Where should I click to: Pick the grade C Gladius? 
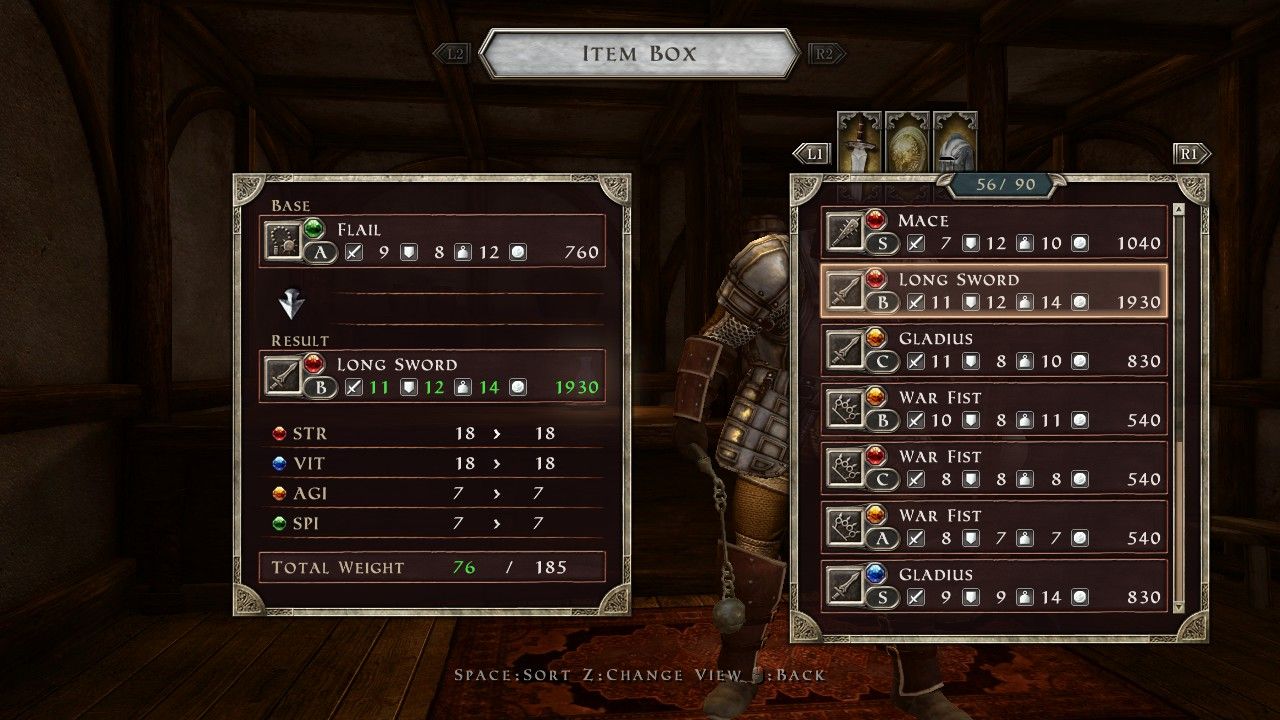coord(994,350)
